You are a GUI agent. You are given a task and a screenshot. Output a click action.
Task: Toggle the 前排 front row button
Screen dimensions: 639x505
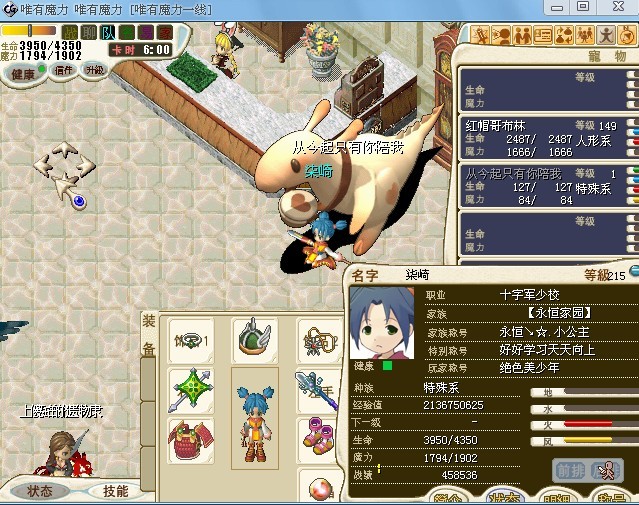571,471
